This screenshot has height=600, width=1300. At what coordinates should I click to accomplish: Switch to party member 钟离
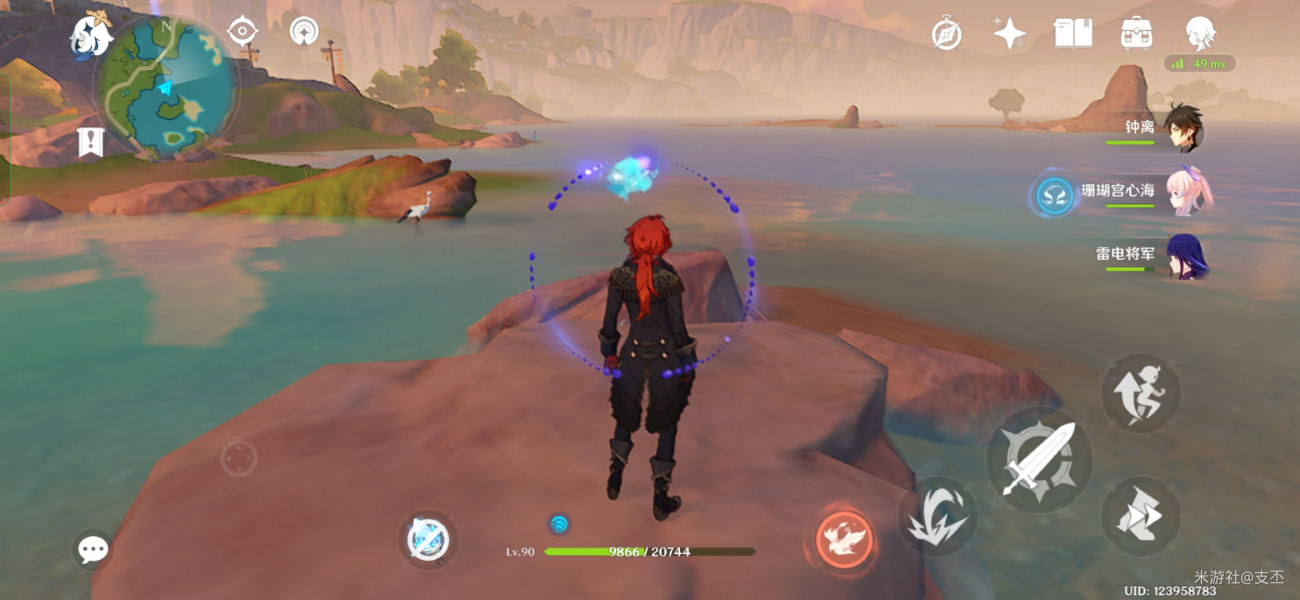(1184, 130)
